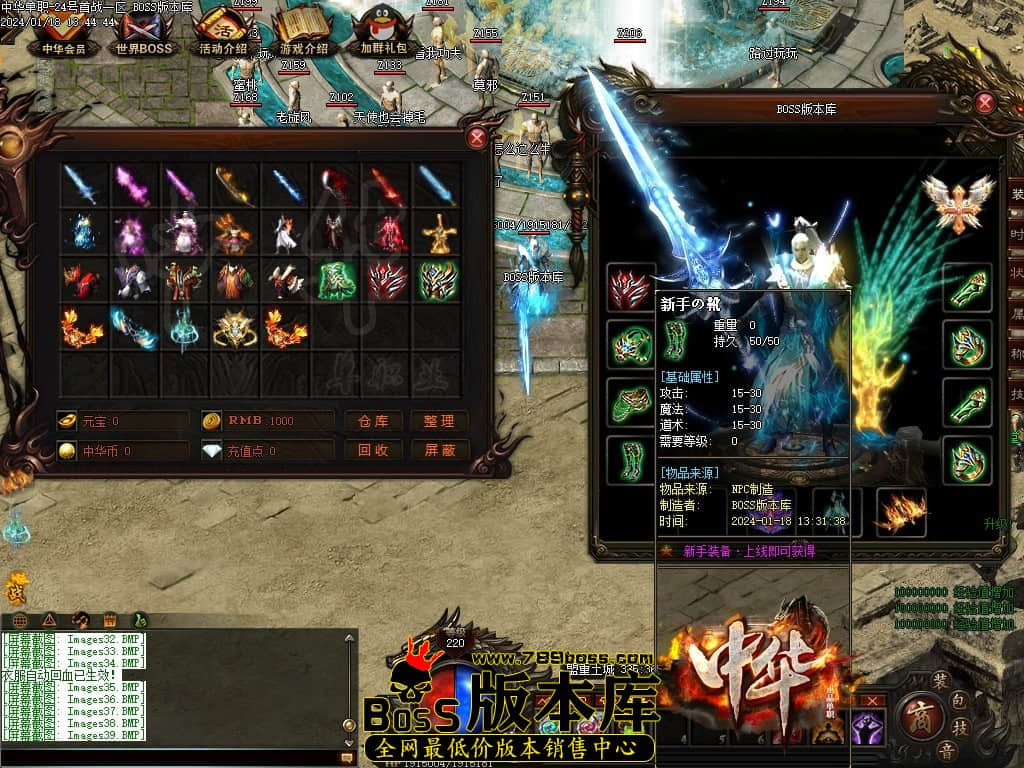Click the 回收 recycle button

click(x=373, y=450)
